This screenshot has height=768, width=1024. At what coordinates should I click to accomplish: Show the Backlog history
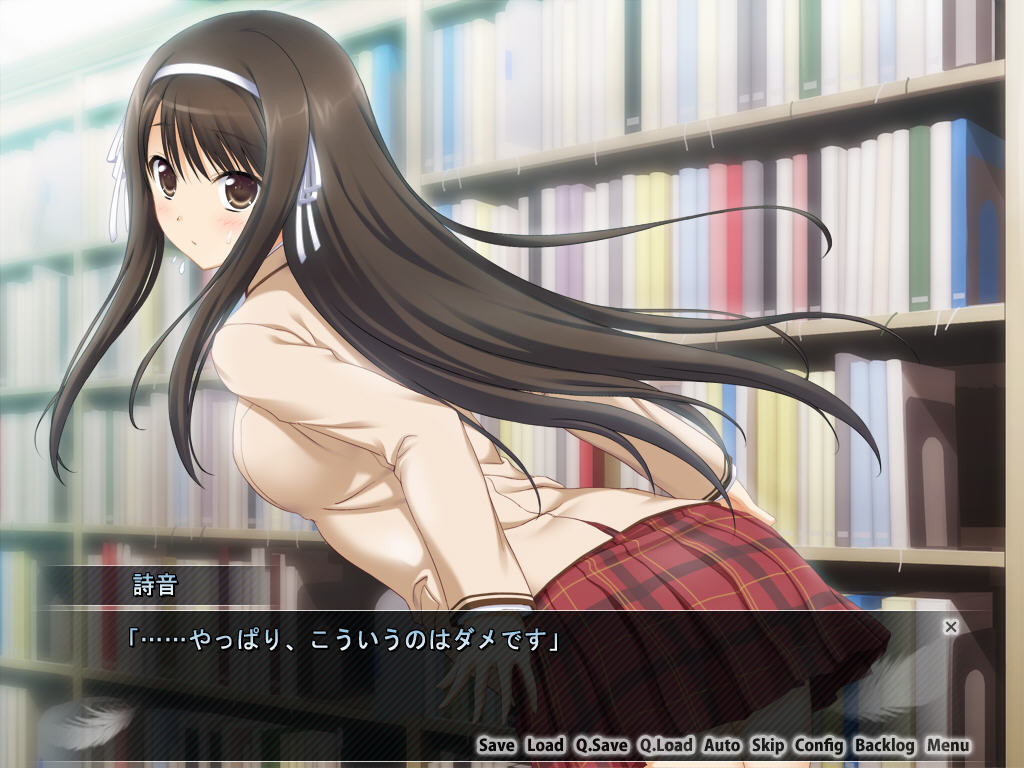click(x=885, y=745)
